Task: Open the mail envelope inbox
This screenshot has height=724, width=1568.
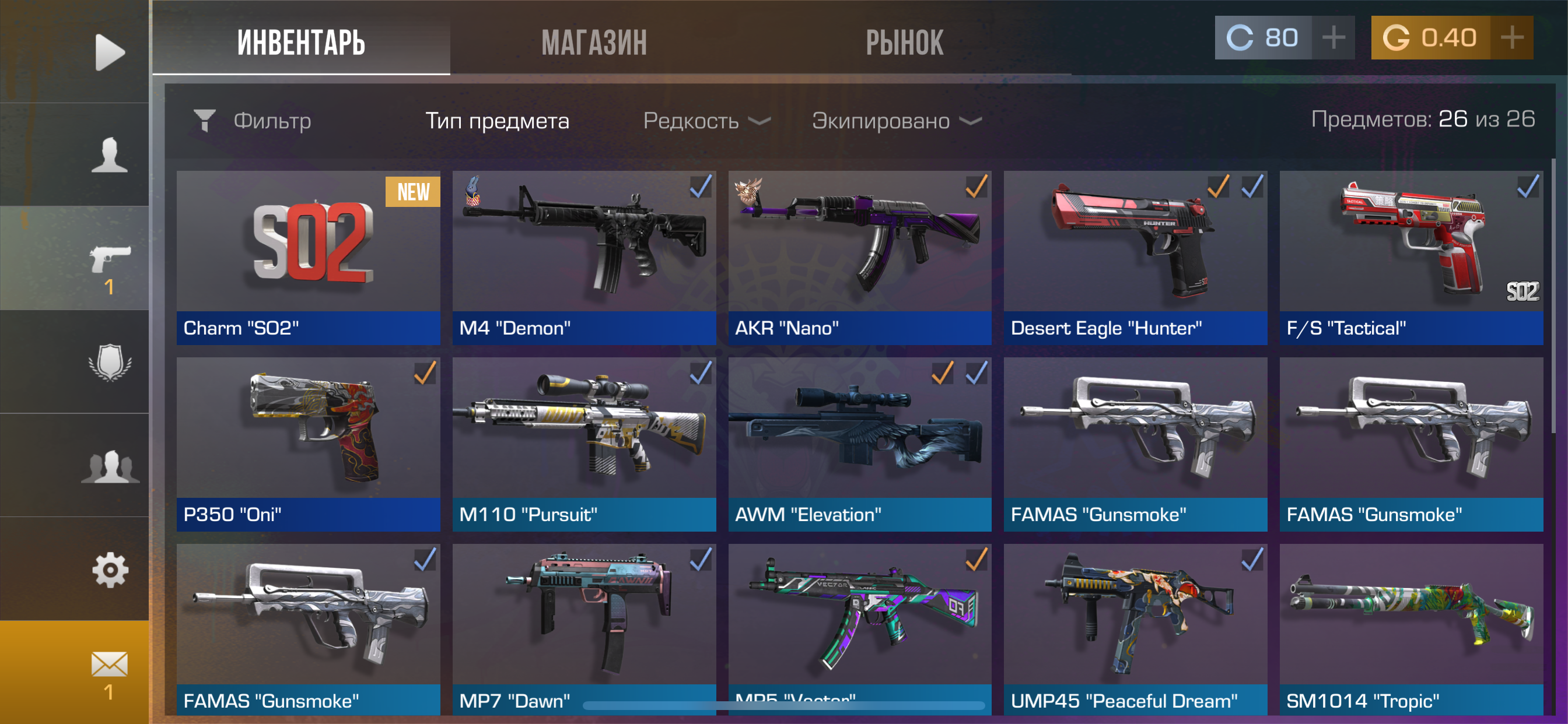Action: pos(110,665)
